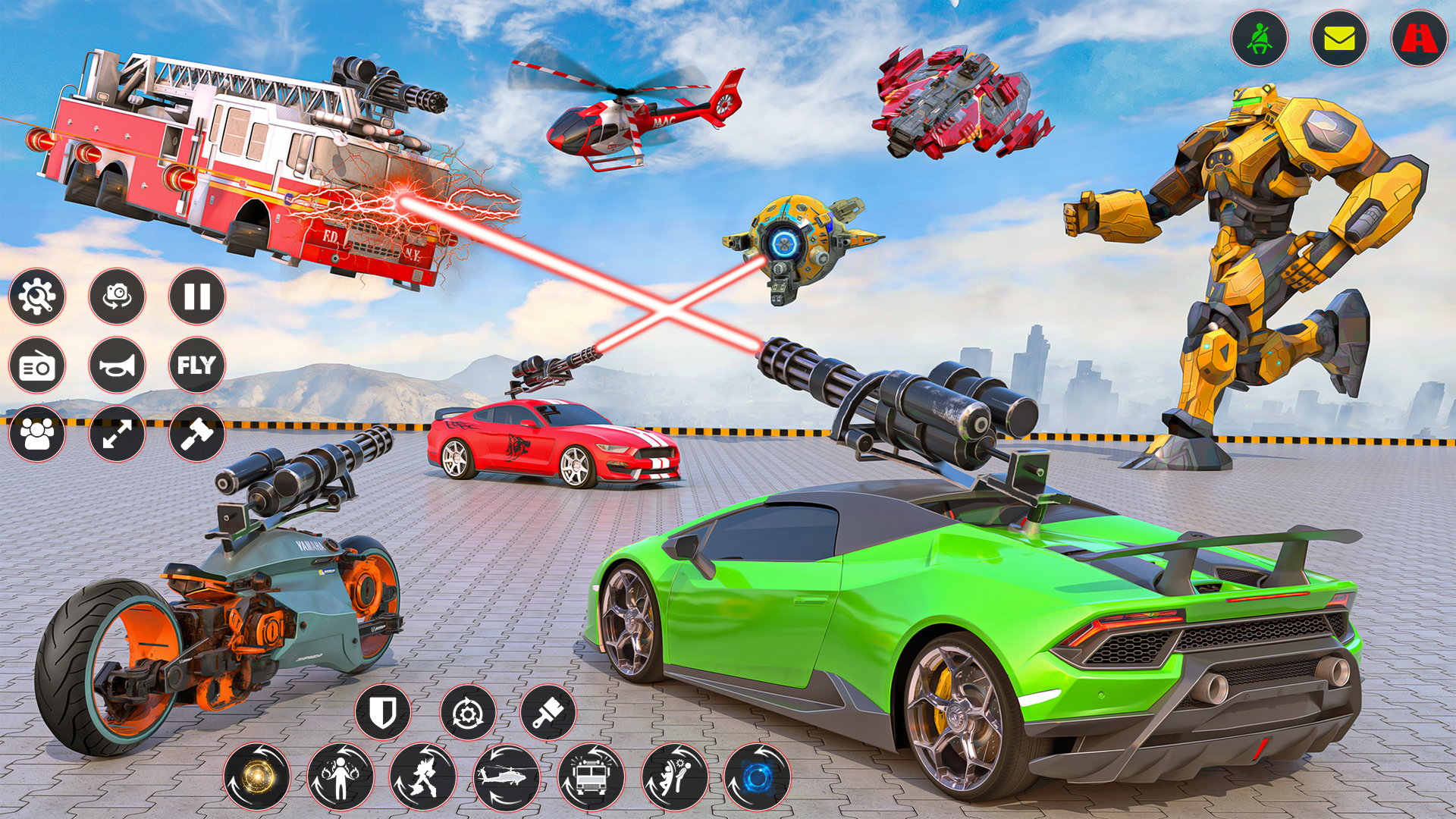This screenshot has width=1456, height=819.
Task: Select the robot transformation mode icon
Action: point(425,777)
